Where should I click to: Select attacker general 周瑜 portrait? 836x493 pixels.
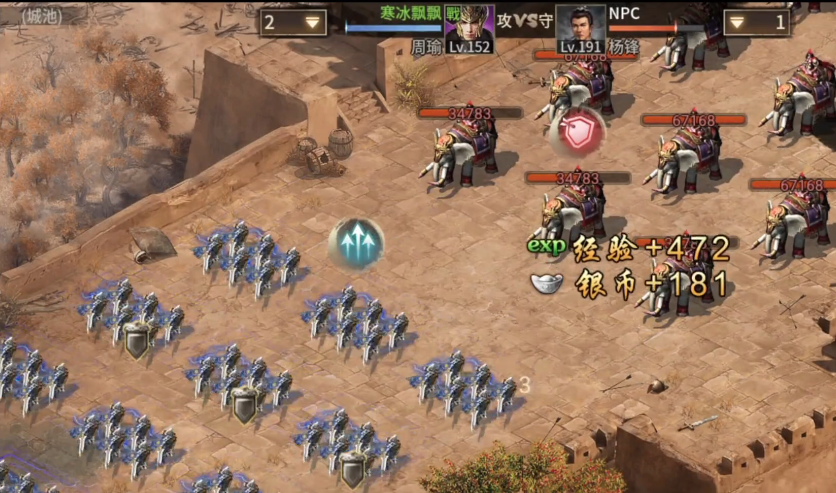(470, 24)
